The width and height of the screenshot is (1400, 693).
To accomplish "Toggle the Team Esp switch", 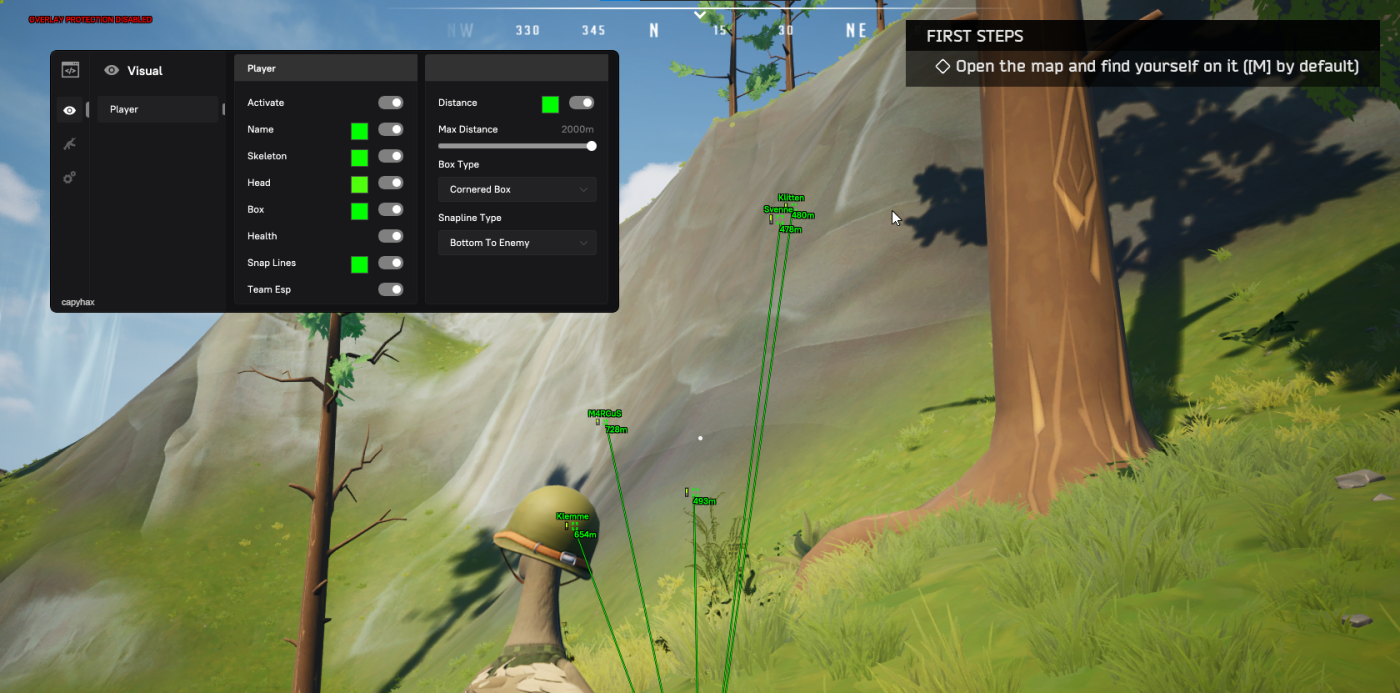I will [x=390, y=290].
